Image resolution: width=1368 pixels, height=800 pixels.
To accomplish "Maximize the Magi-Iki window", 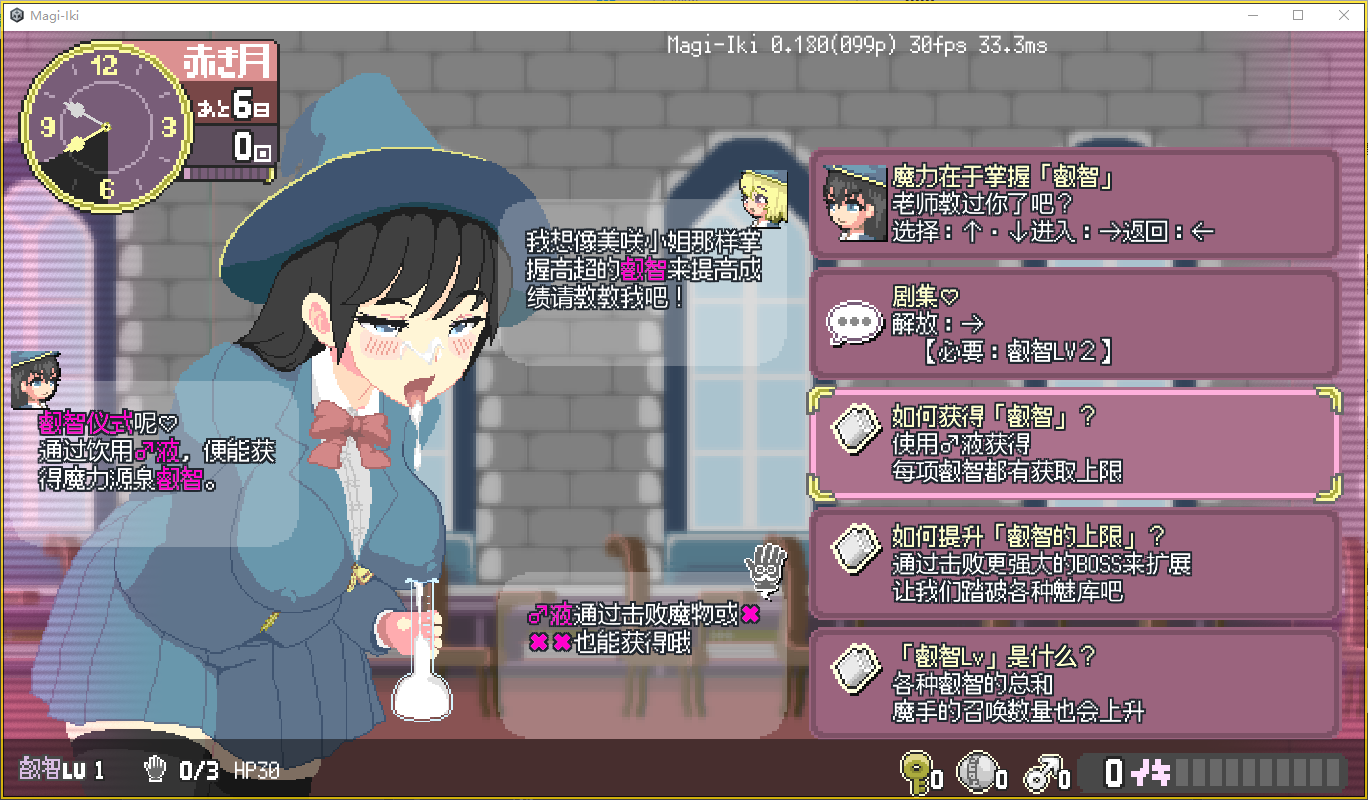I will coord(1298,15).
